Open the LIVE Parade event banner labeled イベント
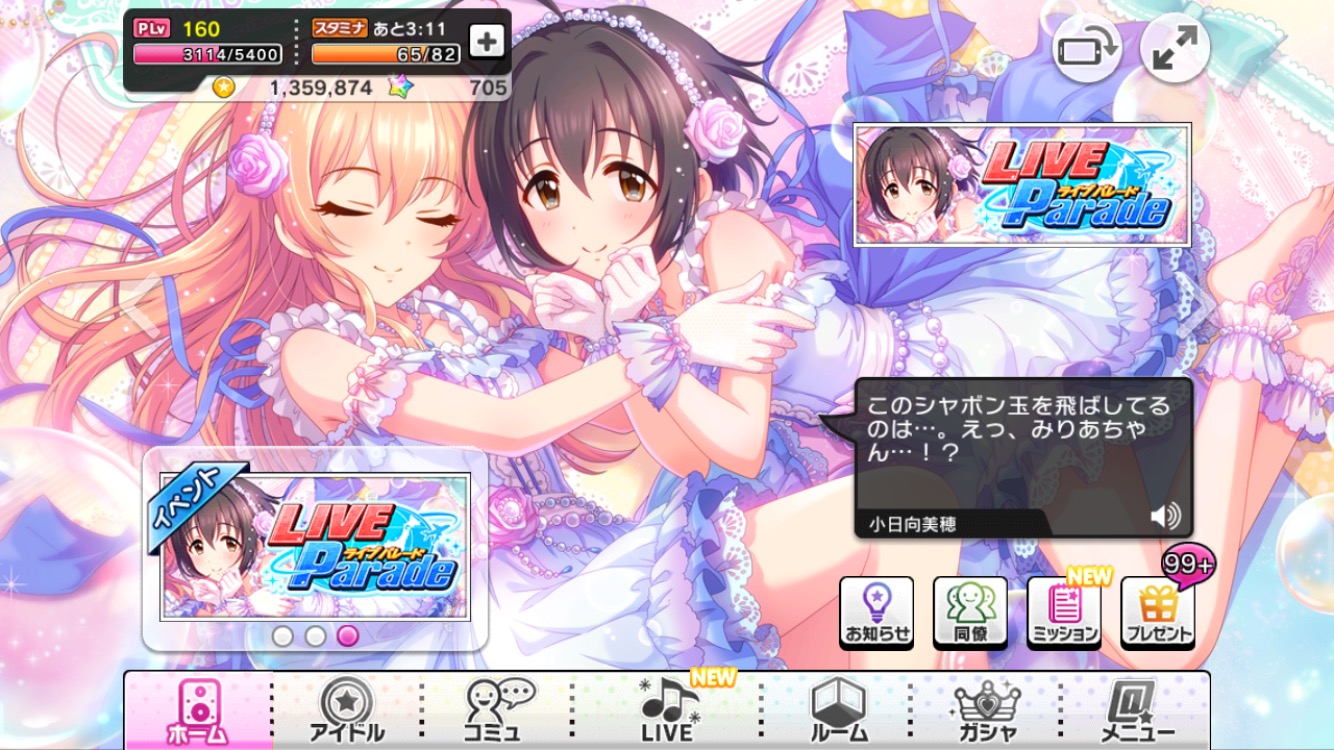Viewport: 1334px width, 750px height. [315, 546]
